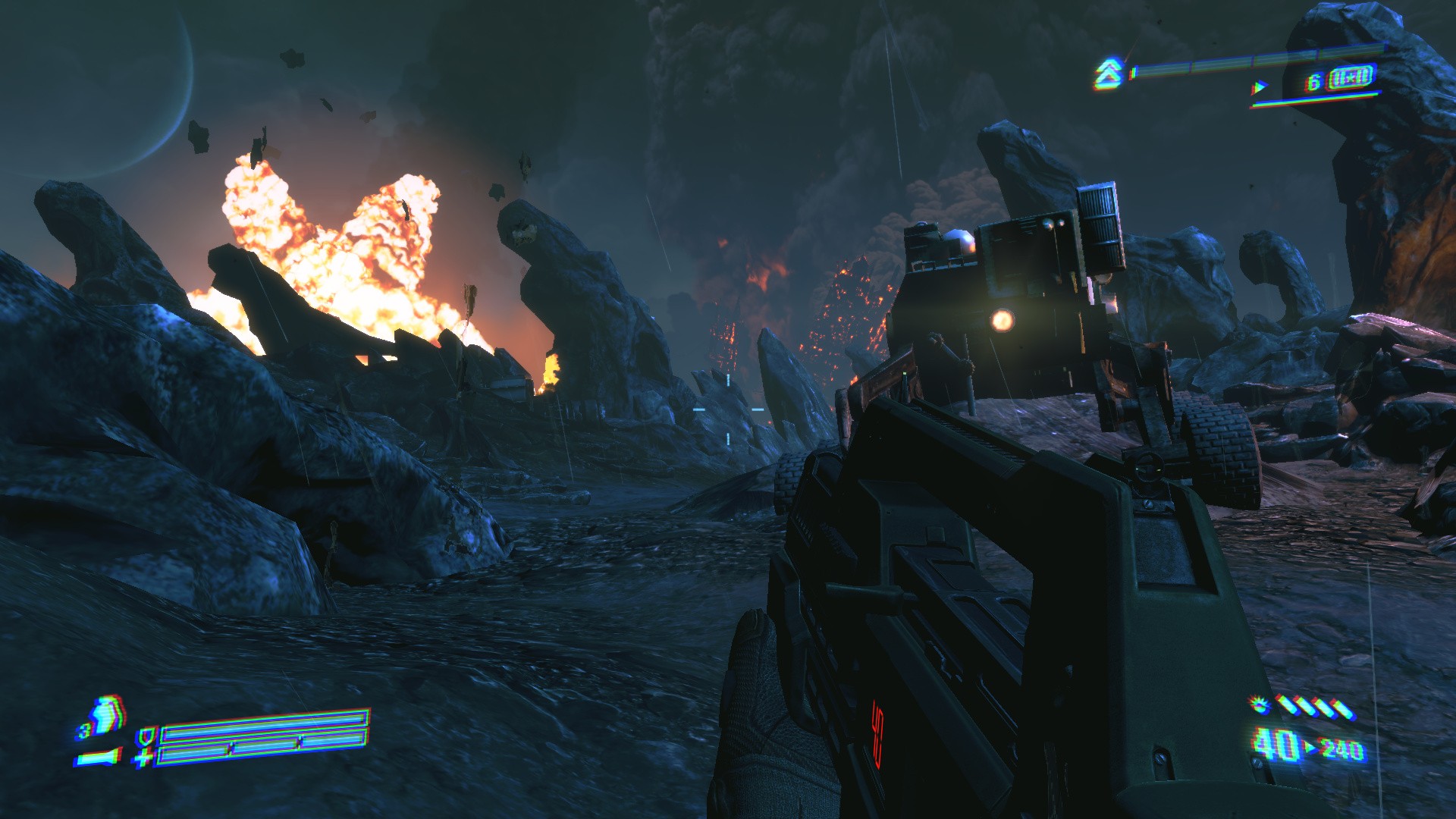This screenshot has width=1456, height=819.
Task: Select the frag grenade icon
Action: point(106,715)
